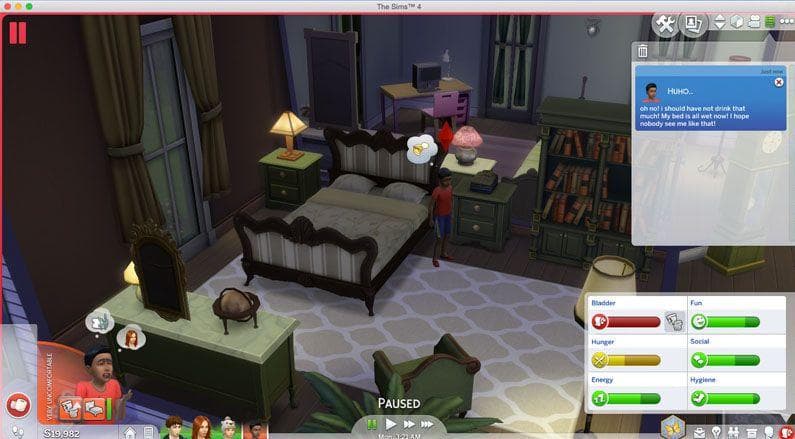
Task: Select the red-haired Sim portrait
Action: pos(200,429)
